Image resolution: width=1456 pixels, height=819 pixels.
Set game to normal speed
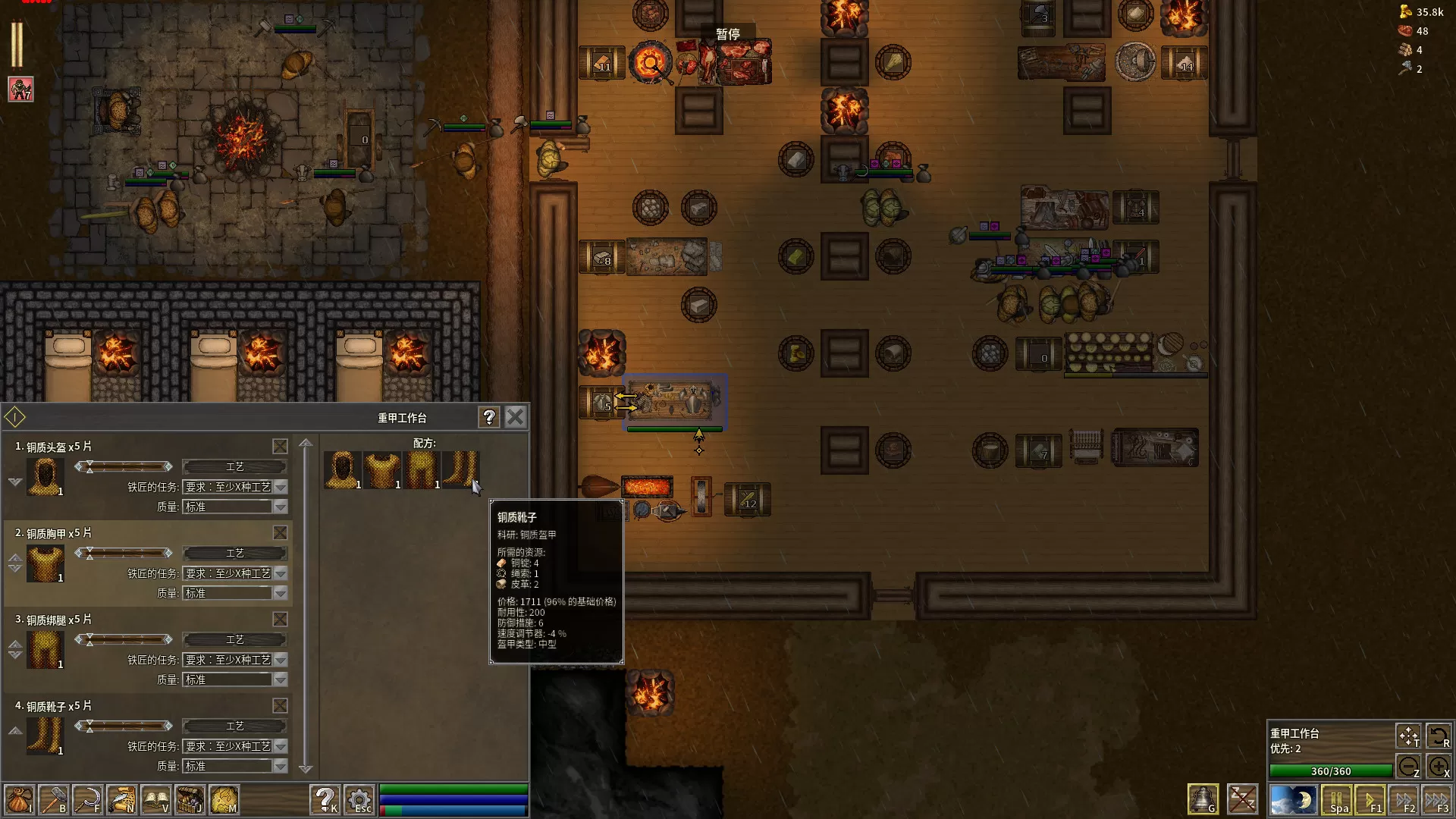click(1370, 800)
